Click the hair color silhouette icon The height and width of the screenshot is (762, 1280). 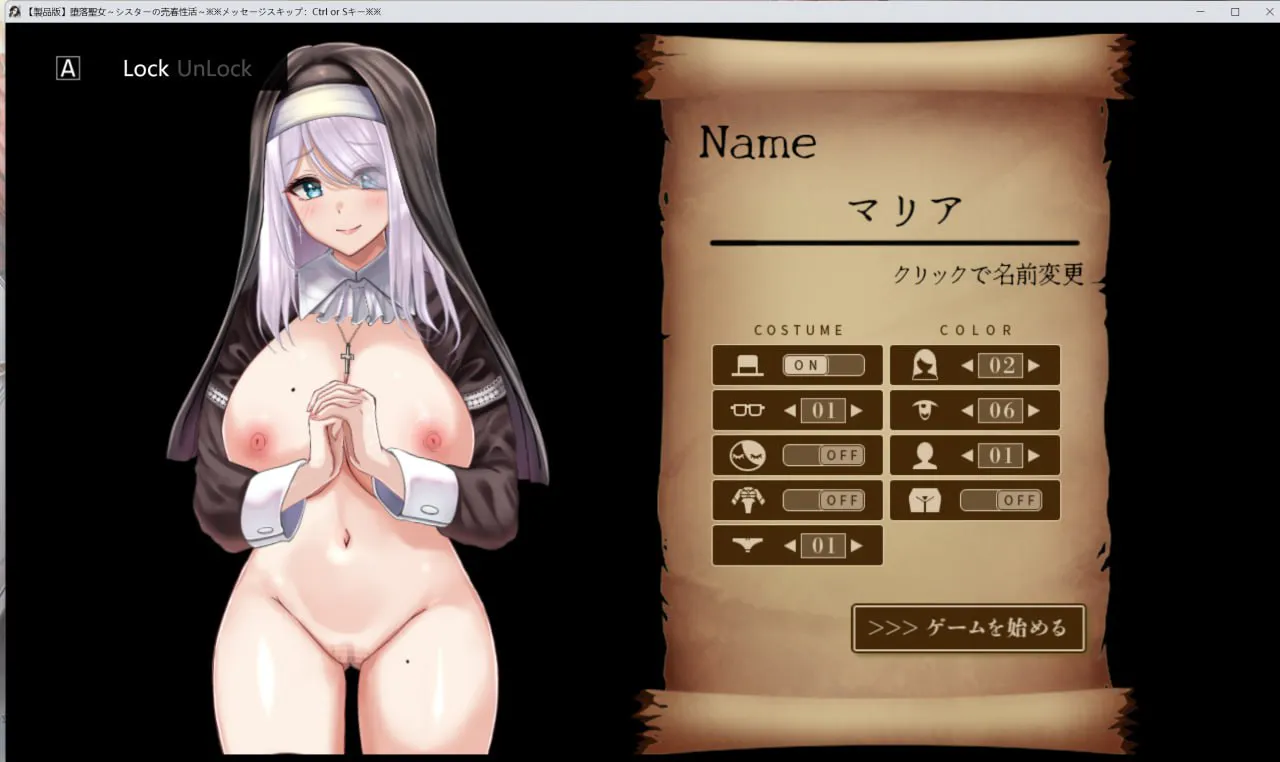pos(925,364)
